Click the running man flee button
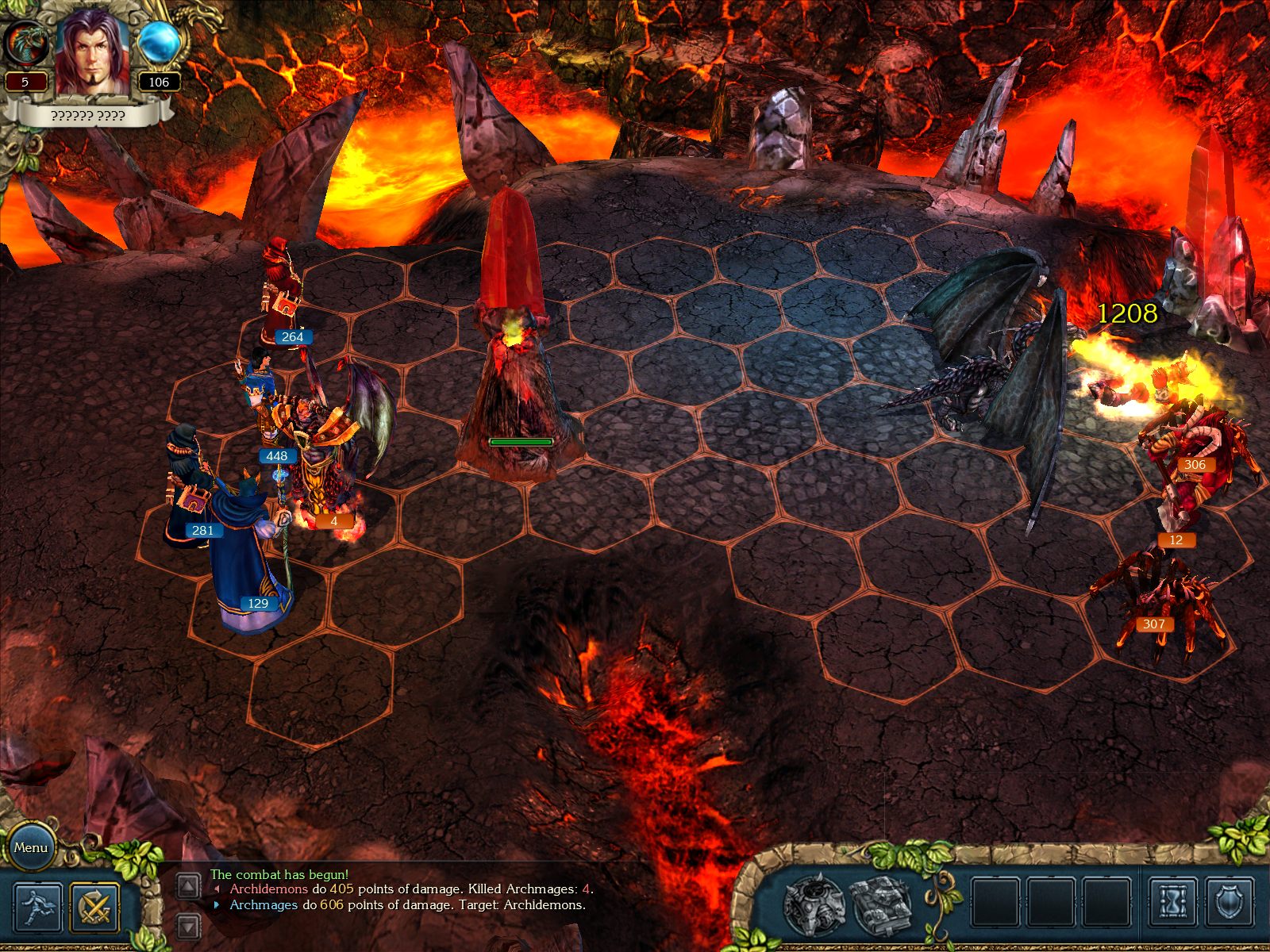The image size is (1270, 952). [x=37, y=907]
